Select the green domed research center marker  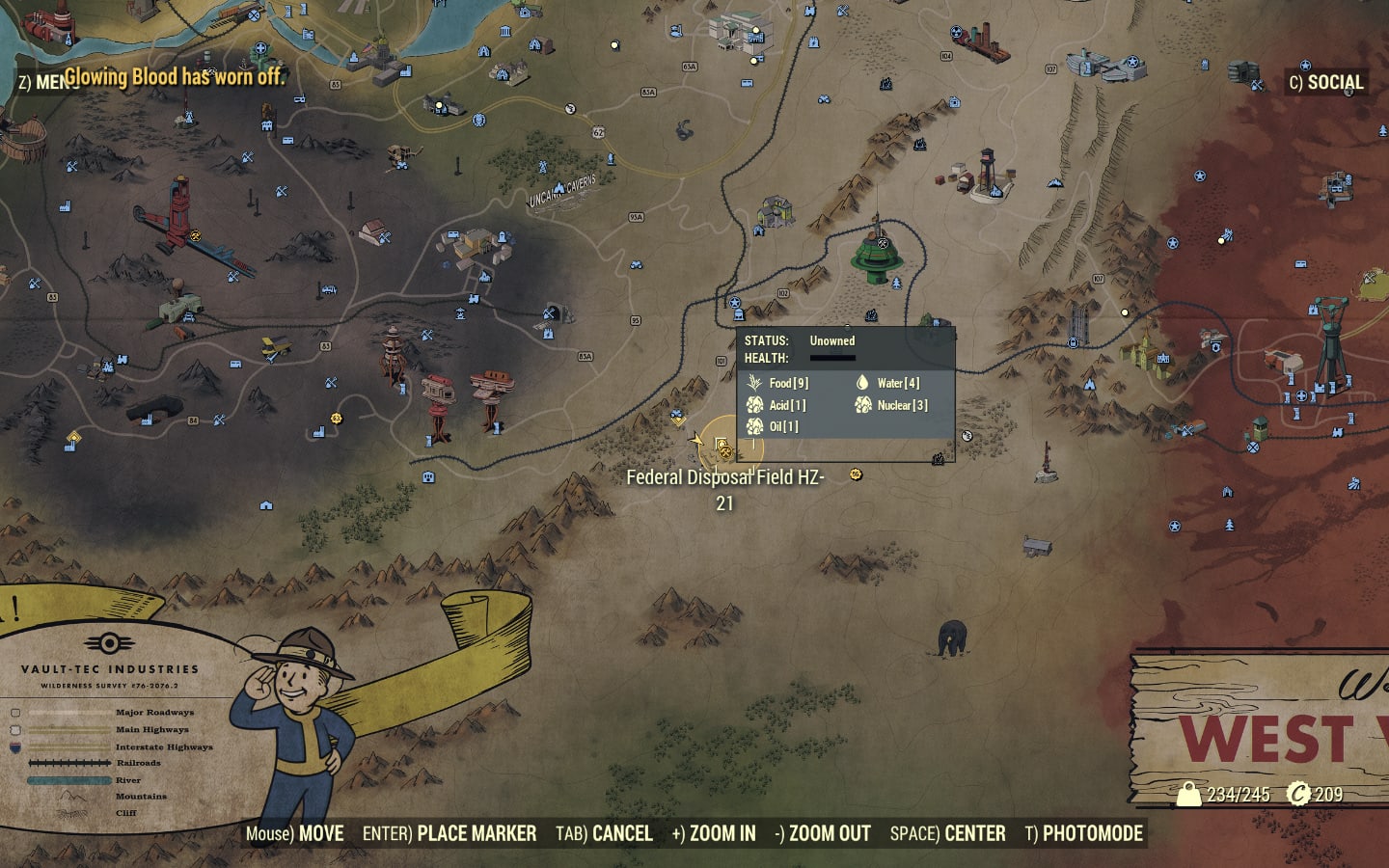click(x=877, y=257)
